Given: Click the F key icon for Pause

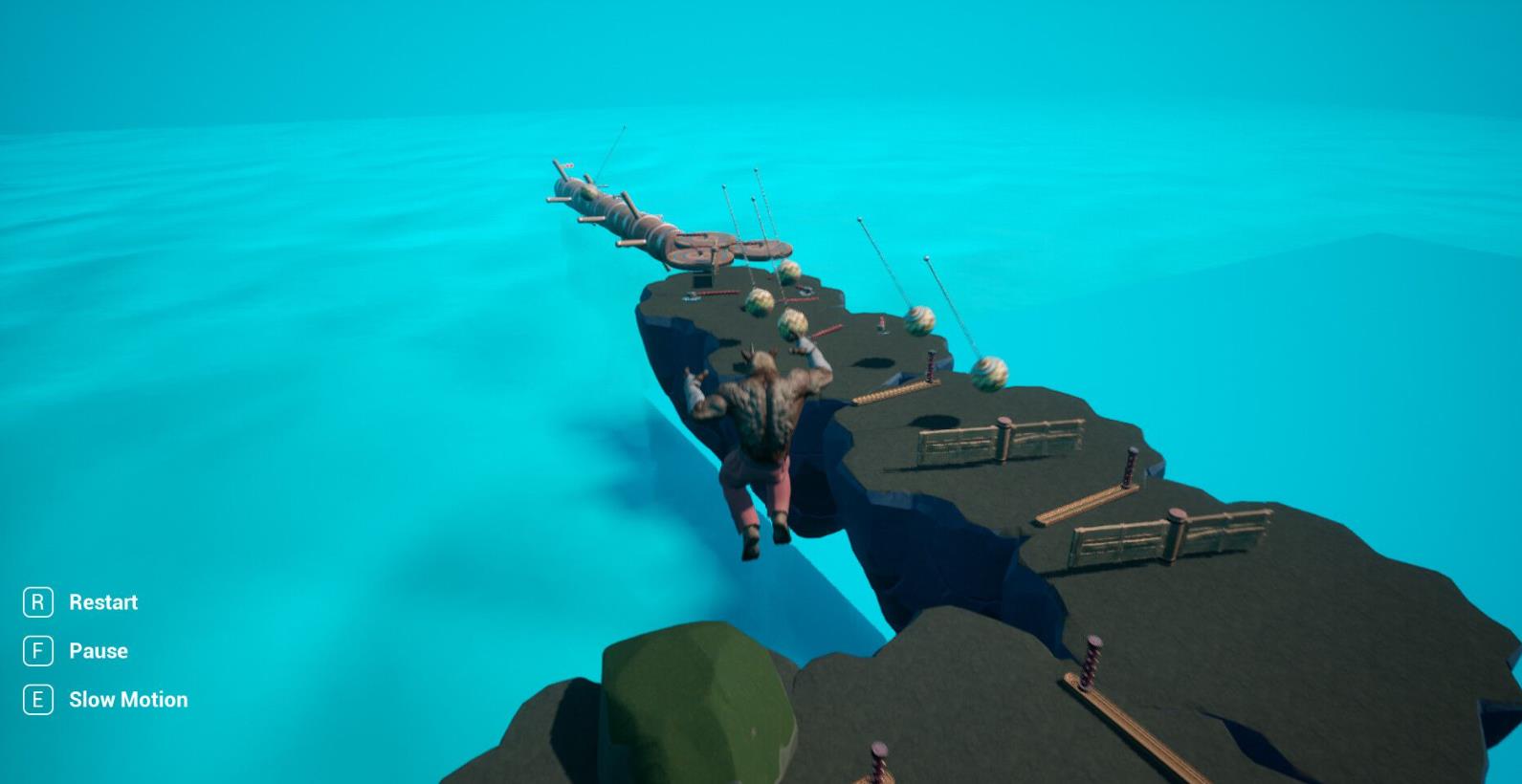Looking at the screenshot, I should tap(37, 651).
